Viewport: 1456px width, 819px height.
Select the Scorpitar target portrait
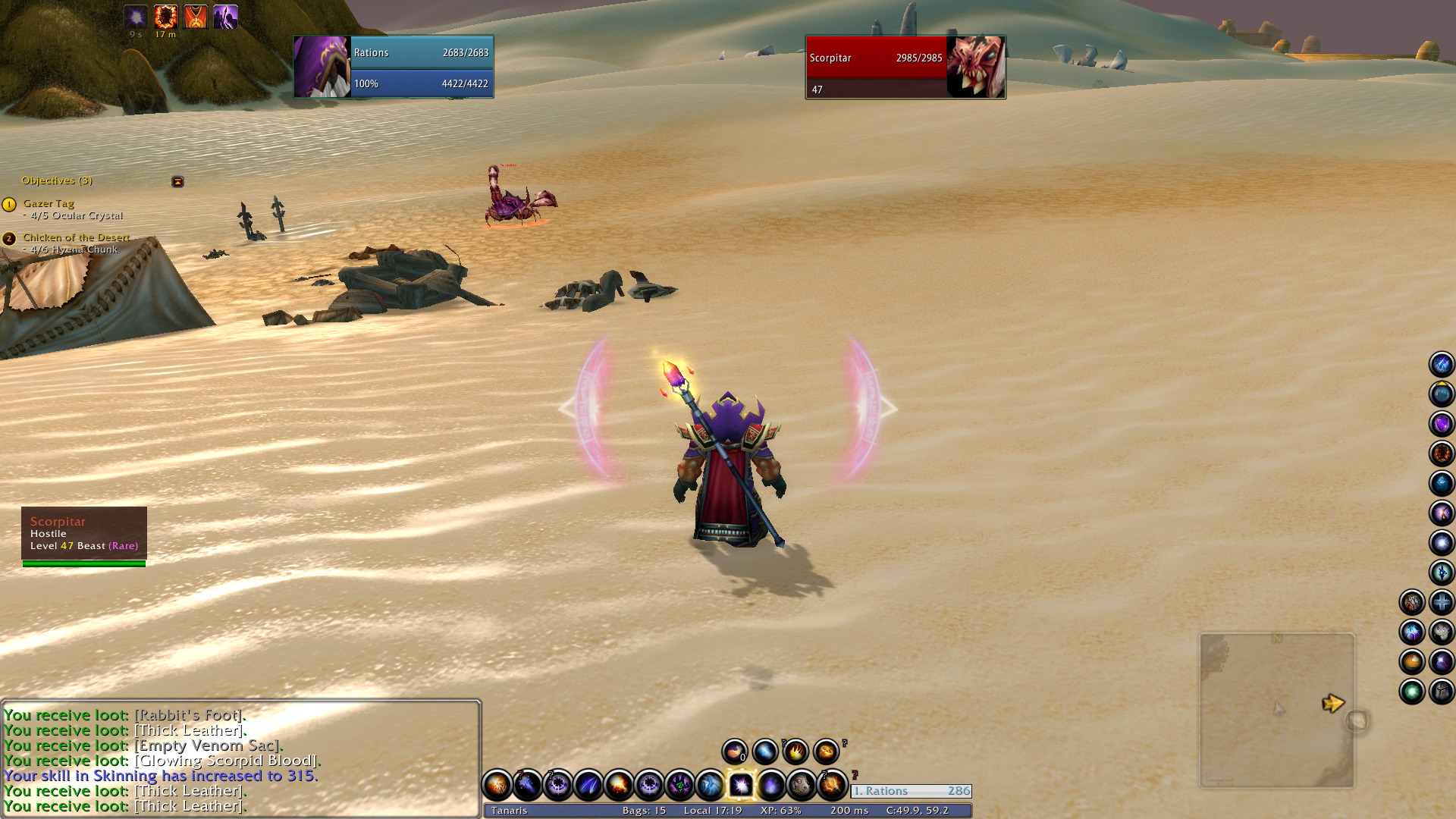976,67
